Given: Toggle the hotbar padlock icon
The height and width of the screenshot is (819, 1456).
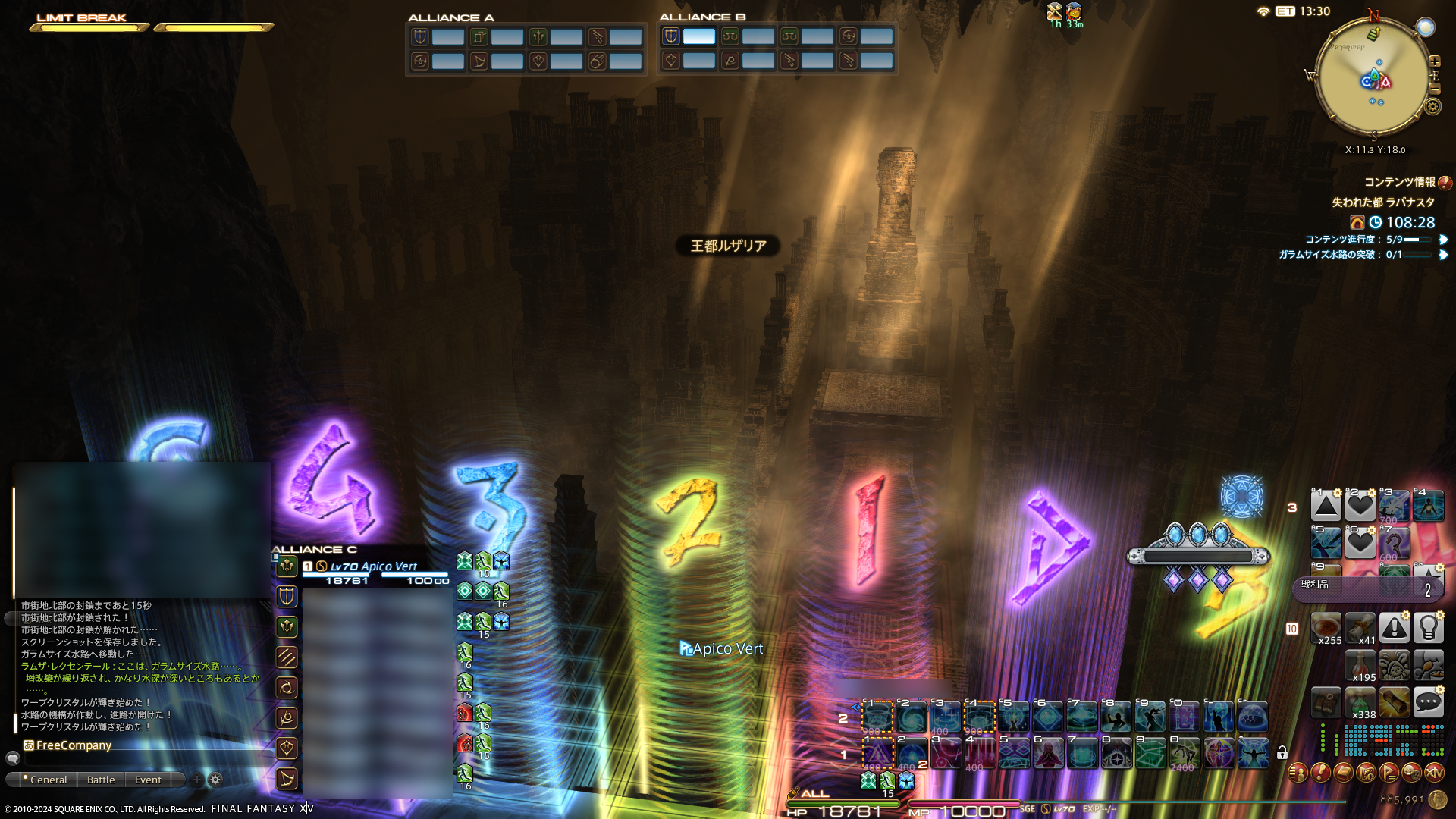Looking at the screenshot, I should tap(1282, 753).
